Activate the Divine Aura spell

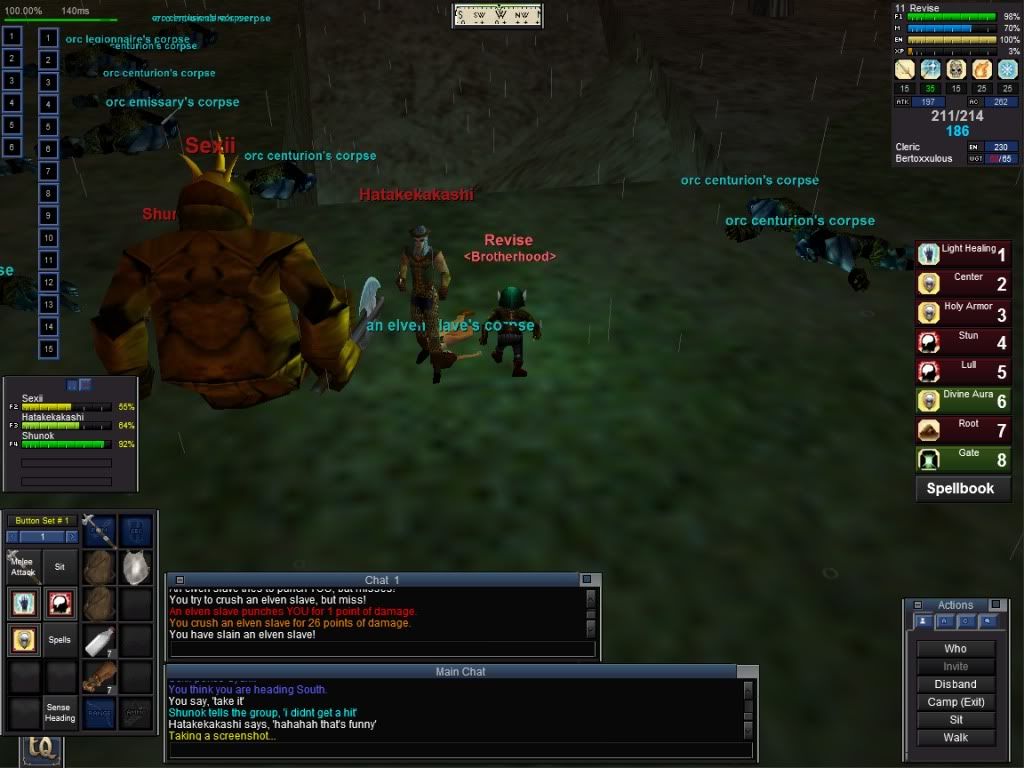tap(964, 400)
